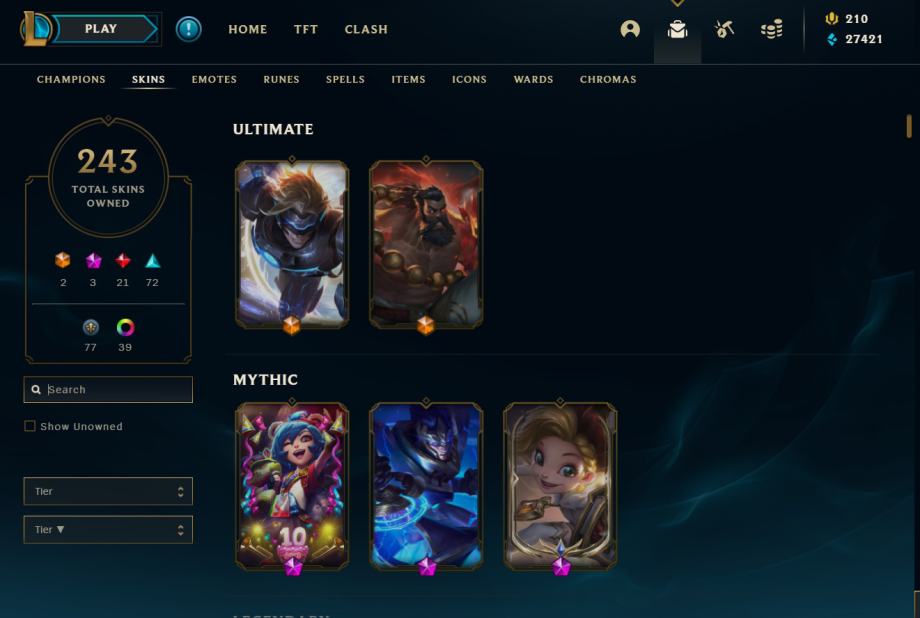Screen dimensions: 920x618
Task: Focus the skin Search field
Action: [x=116, y=390]
